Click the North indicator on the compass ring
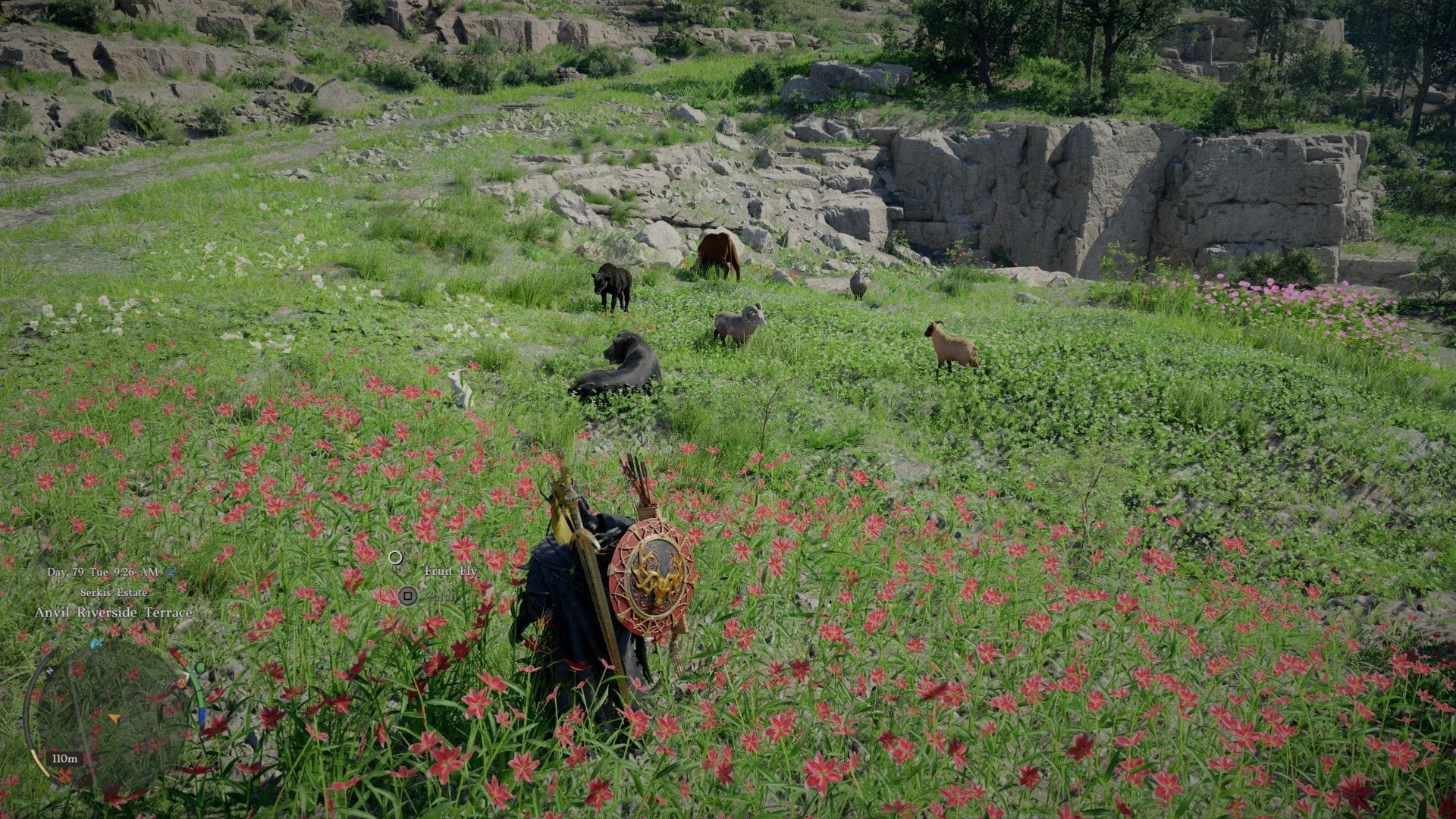This screenshot has height=819, width=1456. (x=49, y=670)
